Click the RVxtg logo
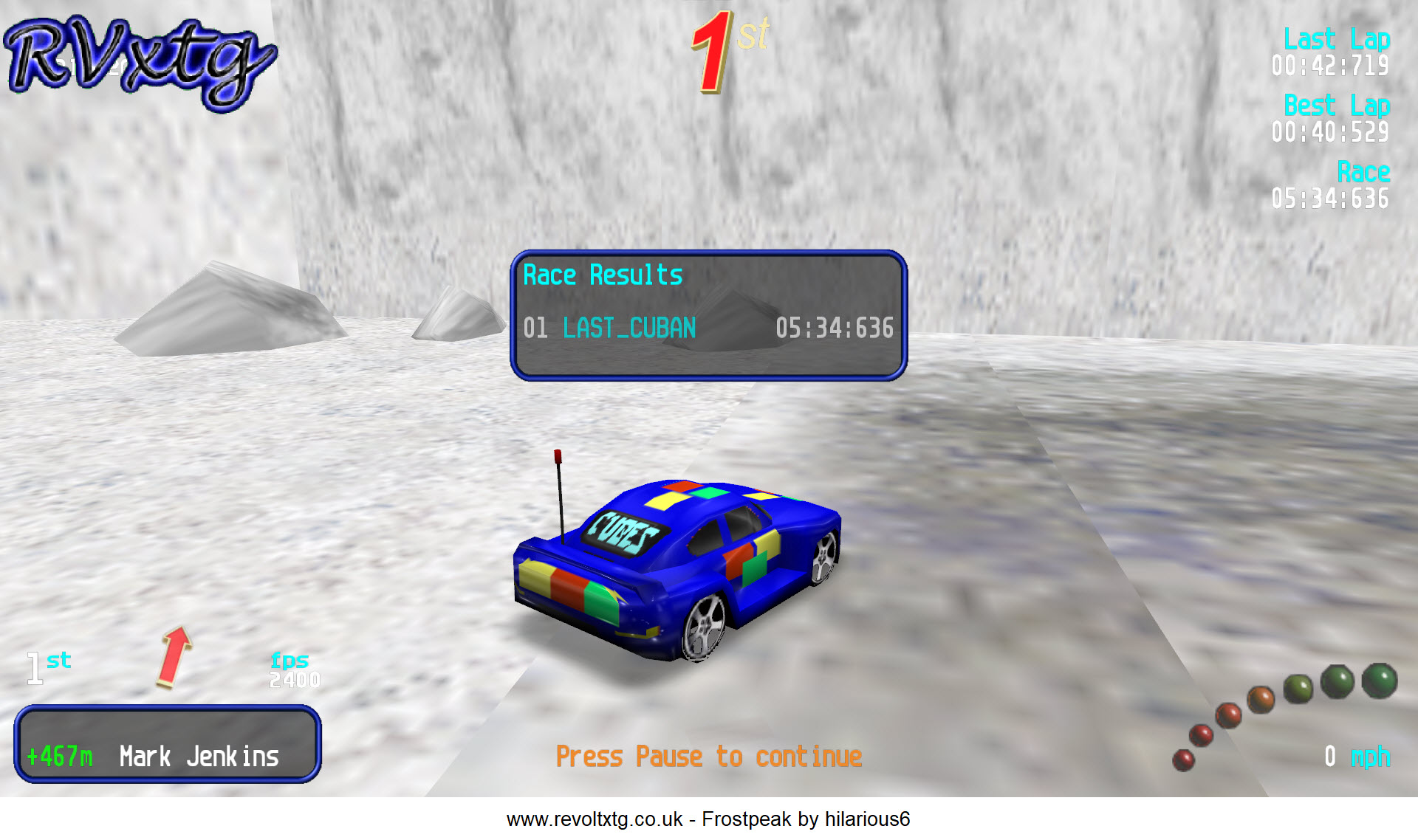The image size is (1418, 840). [140, 63]
